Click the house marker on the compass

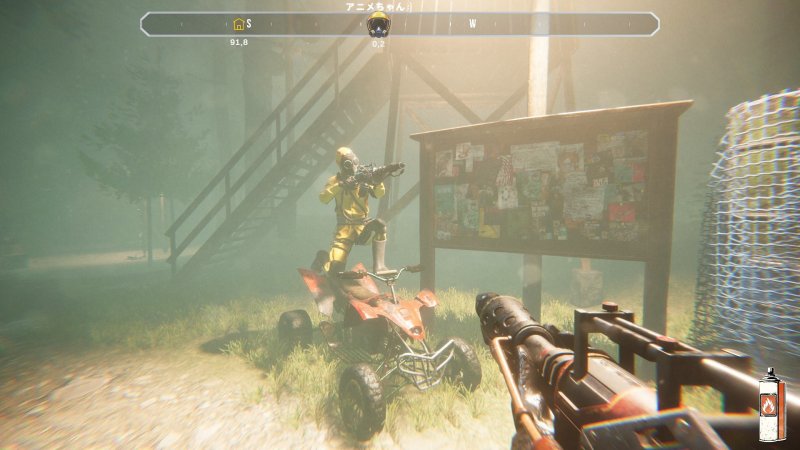pyautogui.click(x=238, y=24)
